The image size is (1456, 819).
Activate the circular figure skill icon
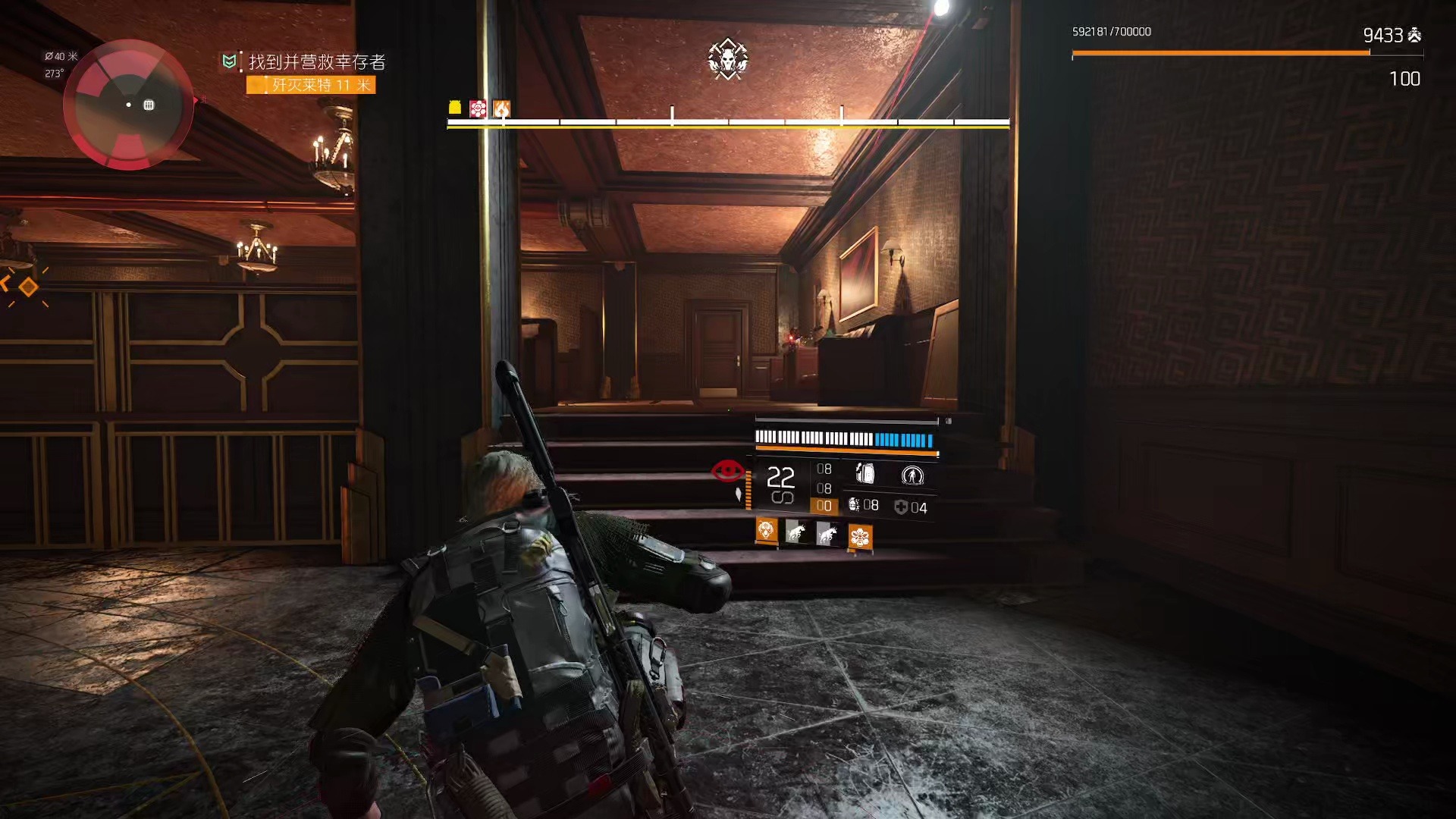point(912,475)
